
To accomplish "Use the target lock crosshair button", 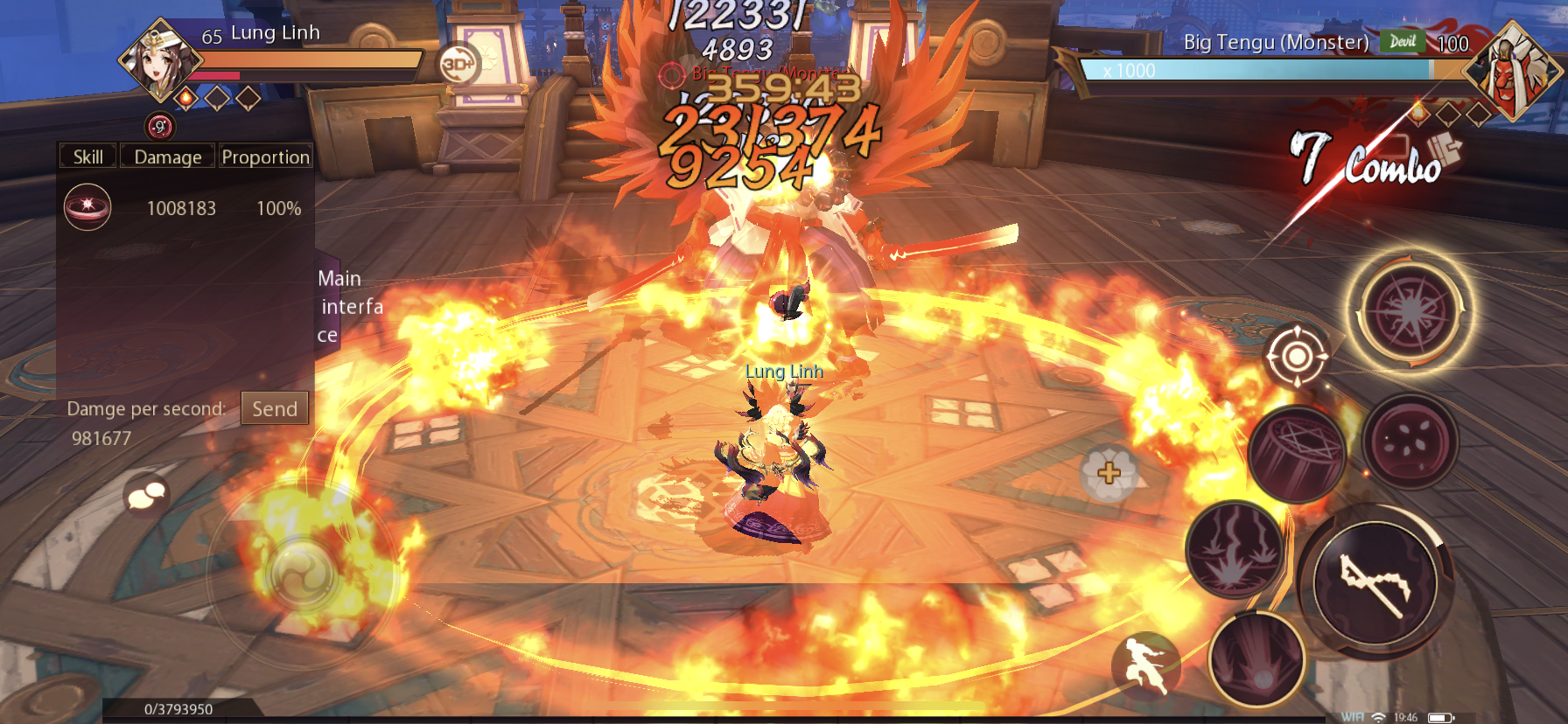I will 1297,356.
